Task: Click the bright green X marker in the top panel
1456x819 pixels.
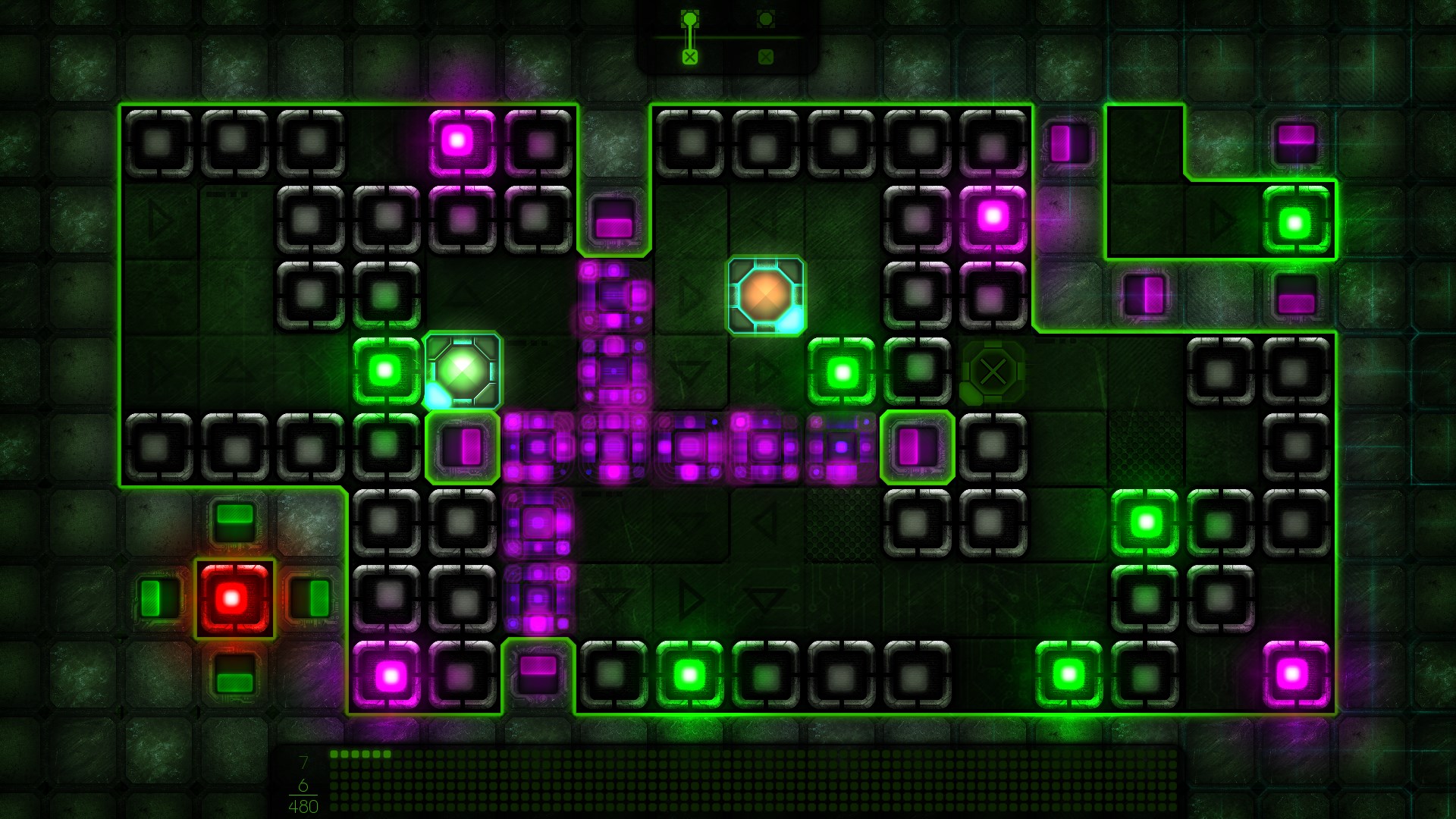Action: click(690, 55)
